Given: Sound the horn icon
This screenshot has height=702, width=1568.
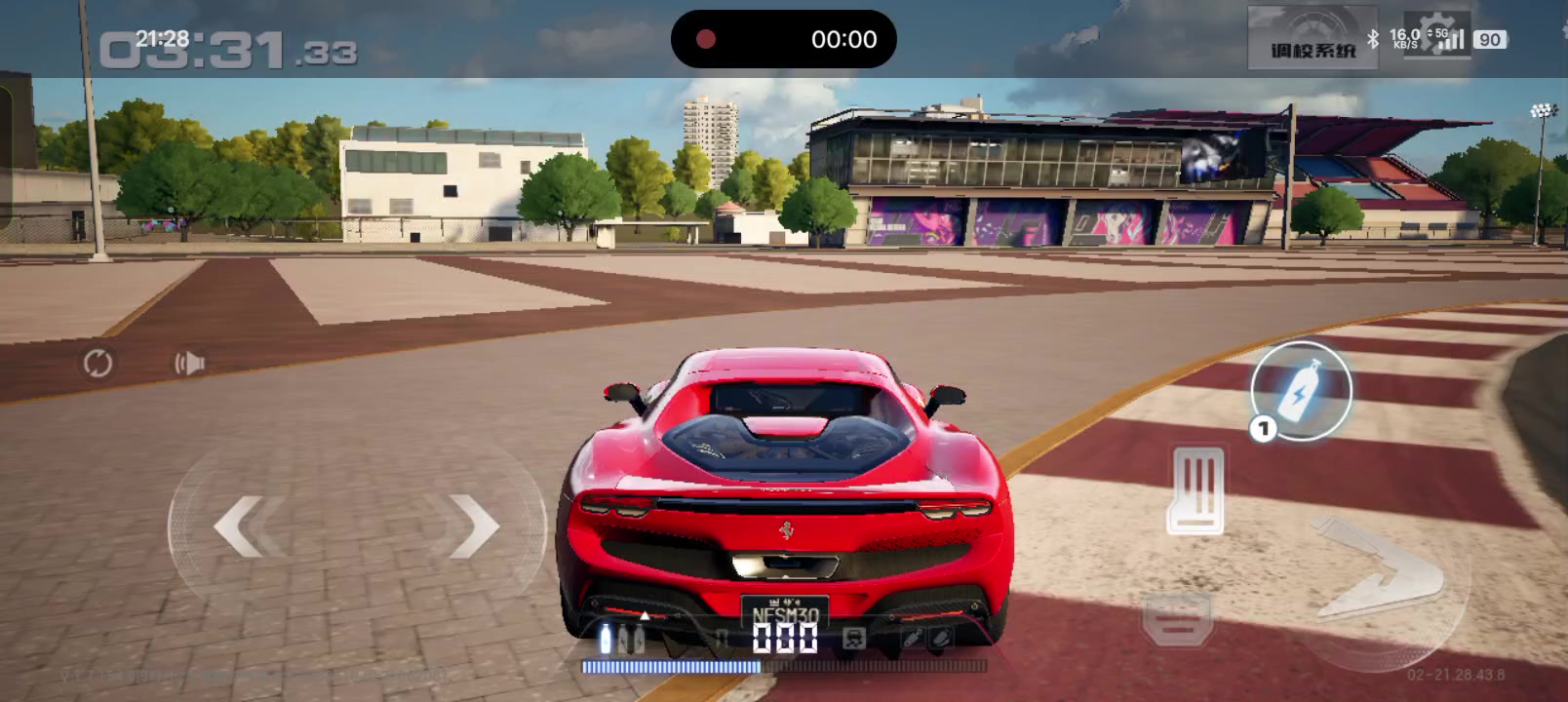Looking at the screenshot, I should point(189,364).
